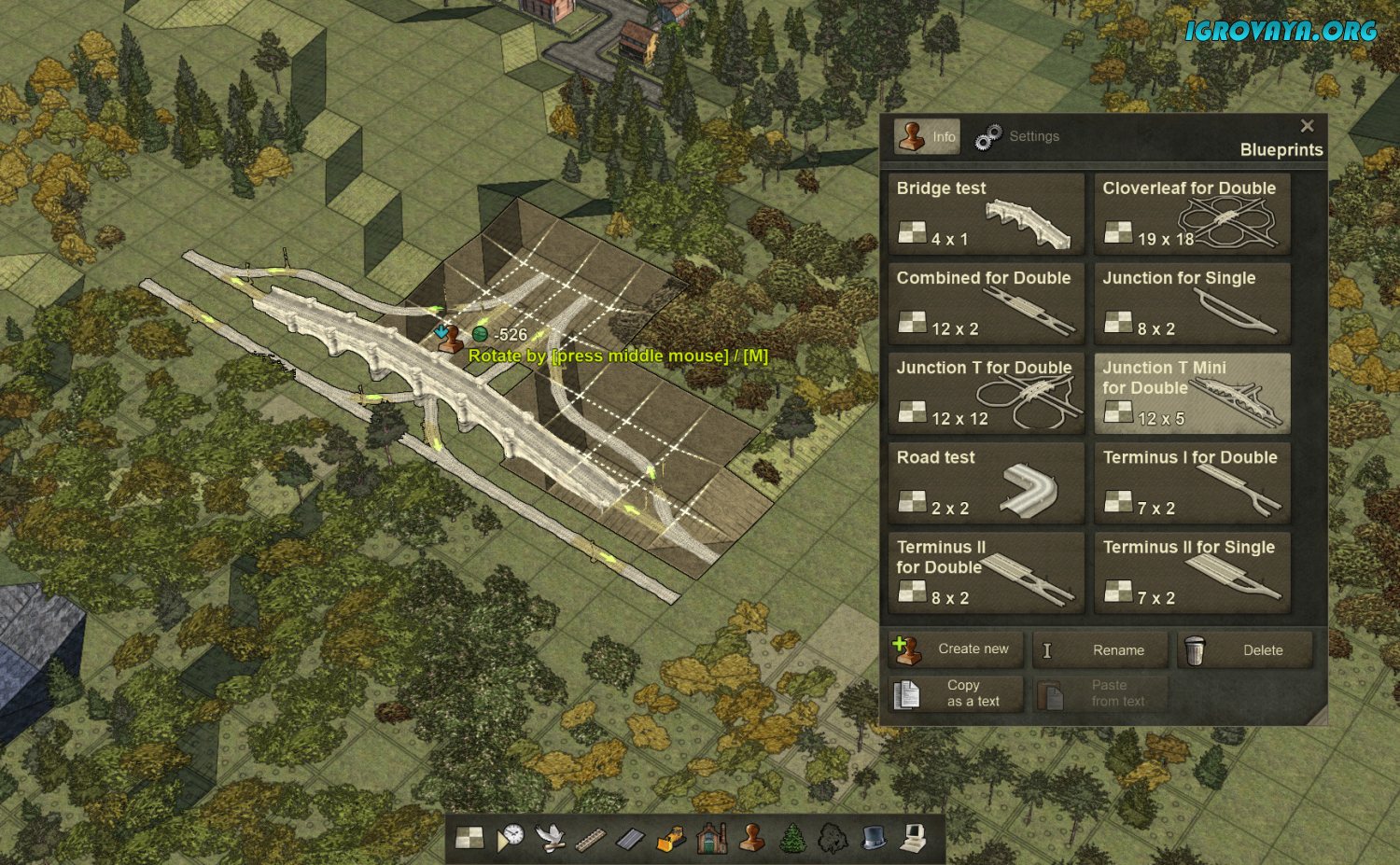The width and height of the screenshot is (1400, 865).
Task: Choose the Cloverleaf for Double blueprint
Action: click(x=1192, y=214)
